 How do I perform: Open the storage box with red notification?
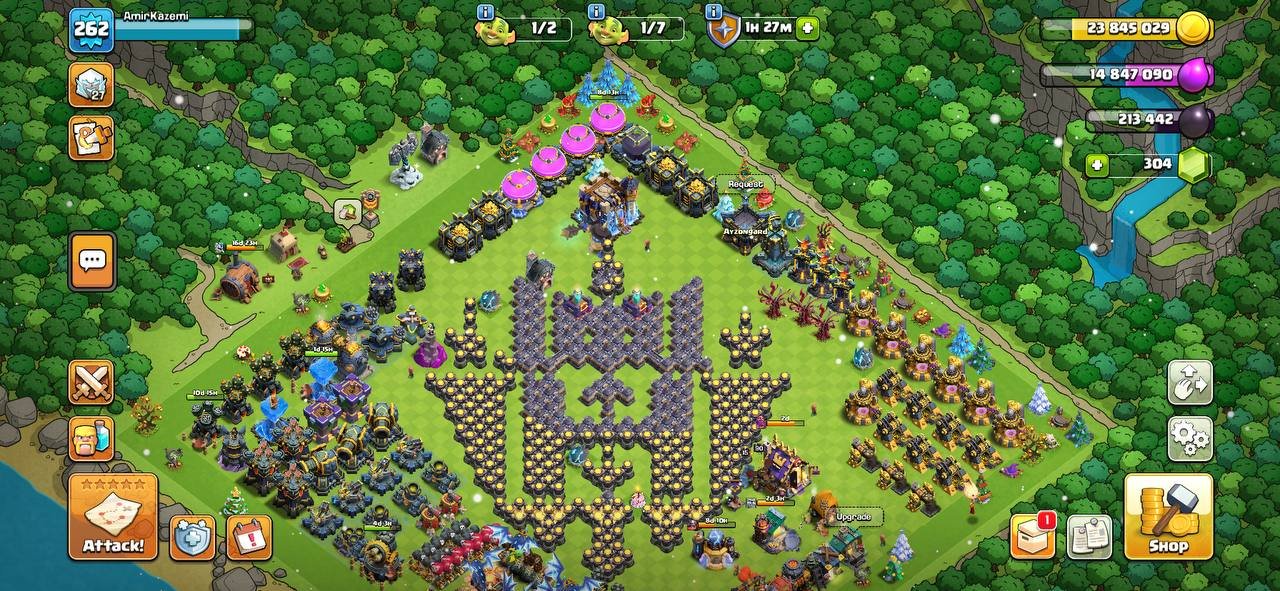coord(1032,536)
